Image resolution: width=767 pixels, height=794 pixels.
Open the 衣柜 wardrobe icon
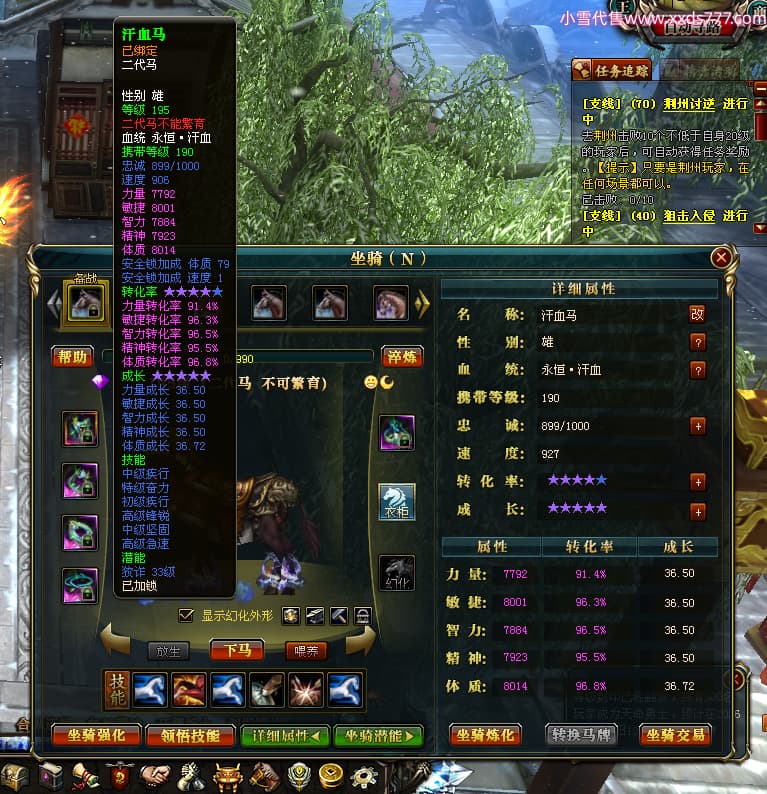pyautogui.click(x=396, y=501)
